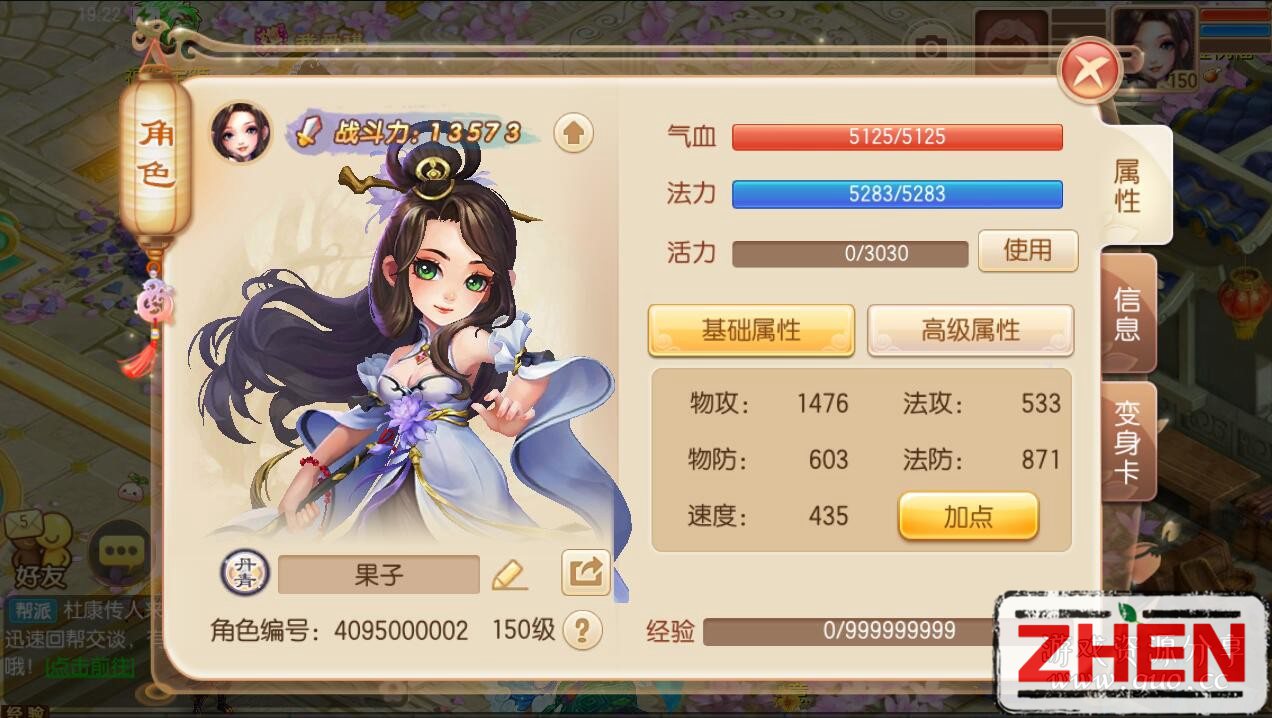Edit the character name with the pencil icon
The image size is (1272, 718).
point(509,574)
